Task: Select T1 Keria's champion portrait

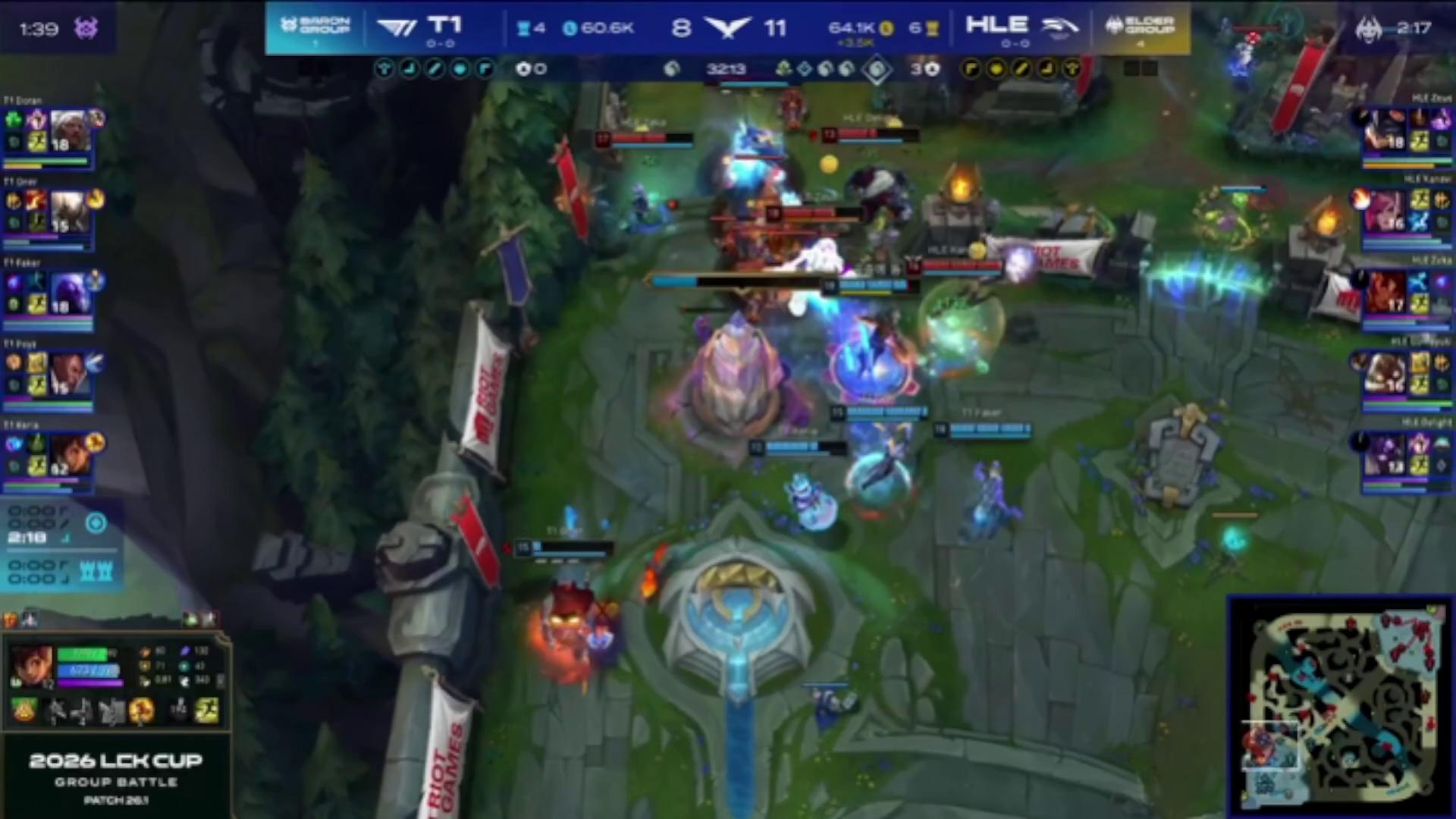Action: [x=70, y=453]
